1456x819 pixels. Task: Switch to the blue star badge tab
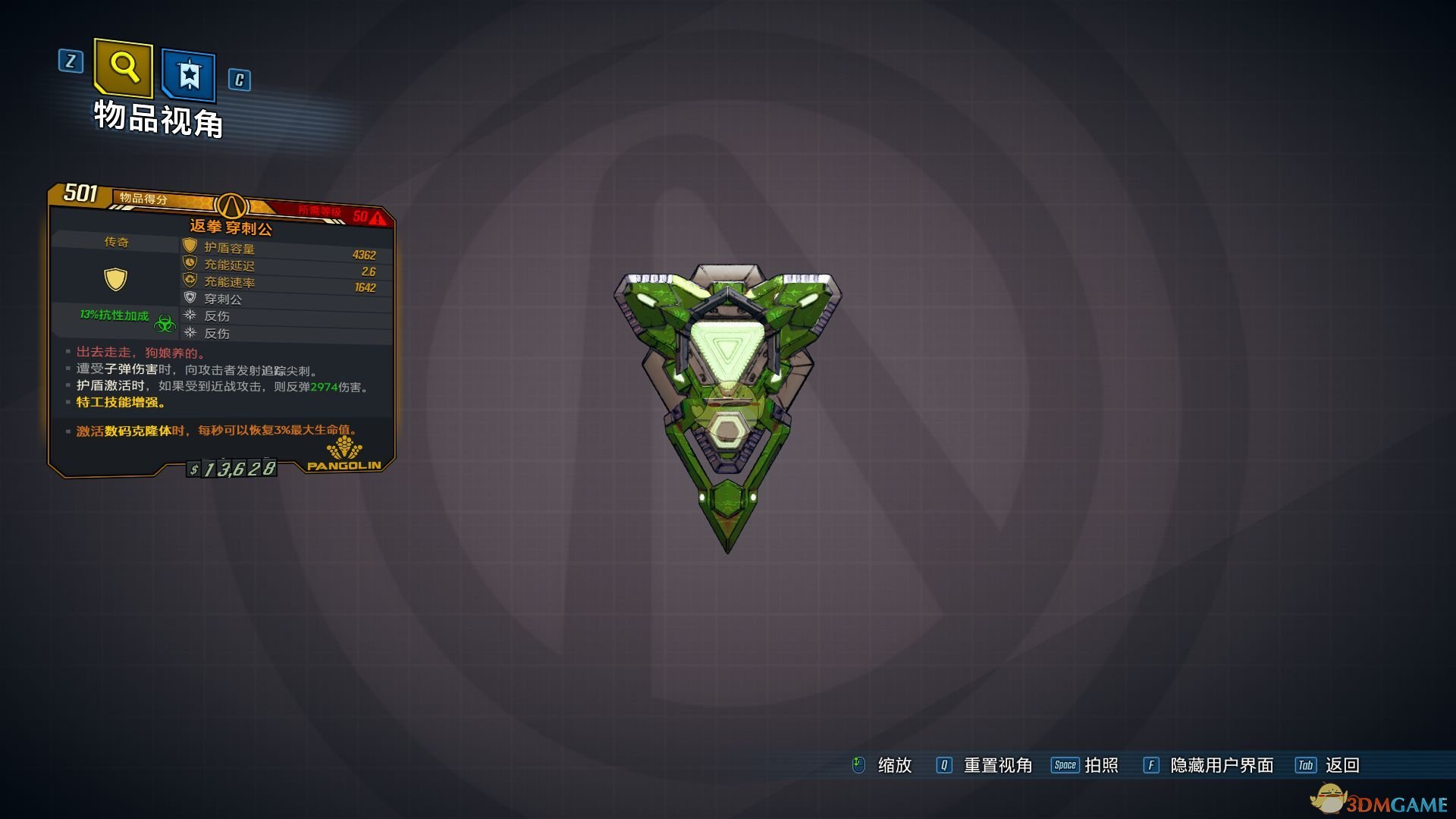coord(189,75)
